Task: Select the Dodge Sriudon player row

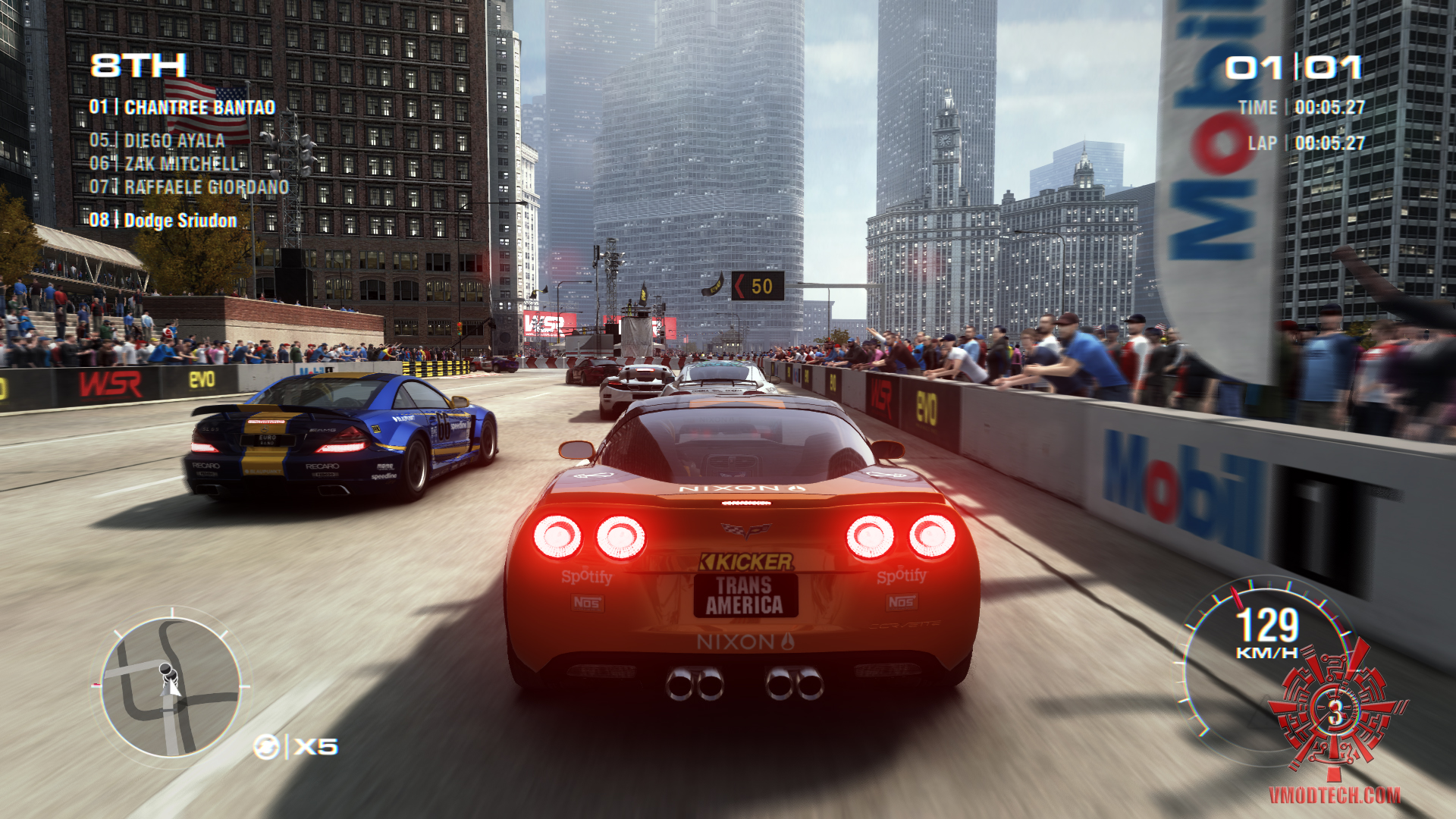Action: (x=163, y=221)
